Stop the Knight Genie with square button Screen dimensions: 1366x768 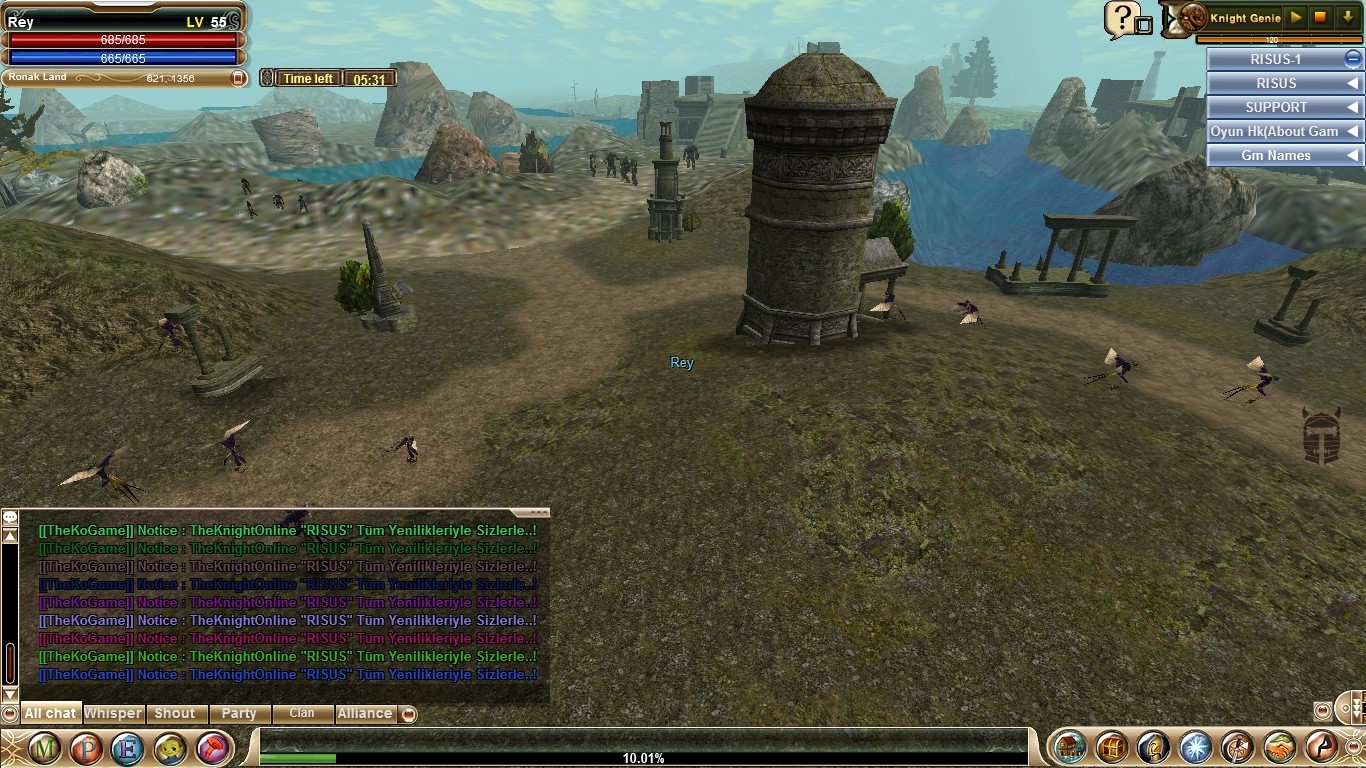tap(1321, 18)
